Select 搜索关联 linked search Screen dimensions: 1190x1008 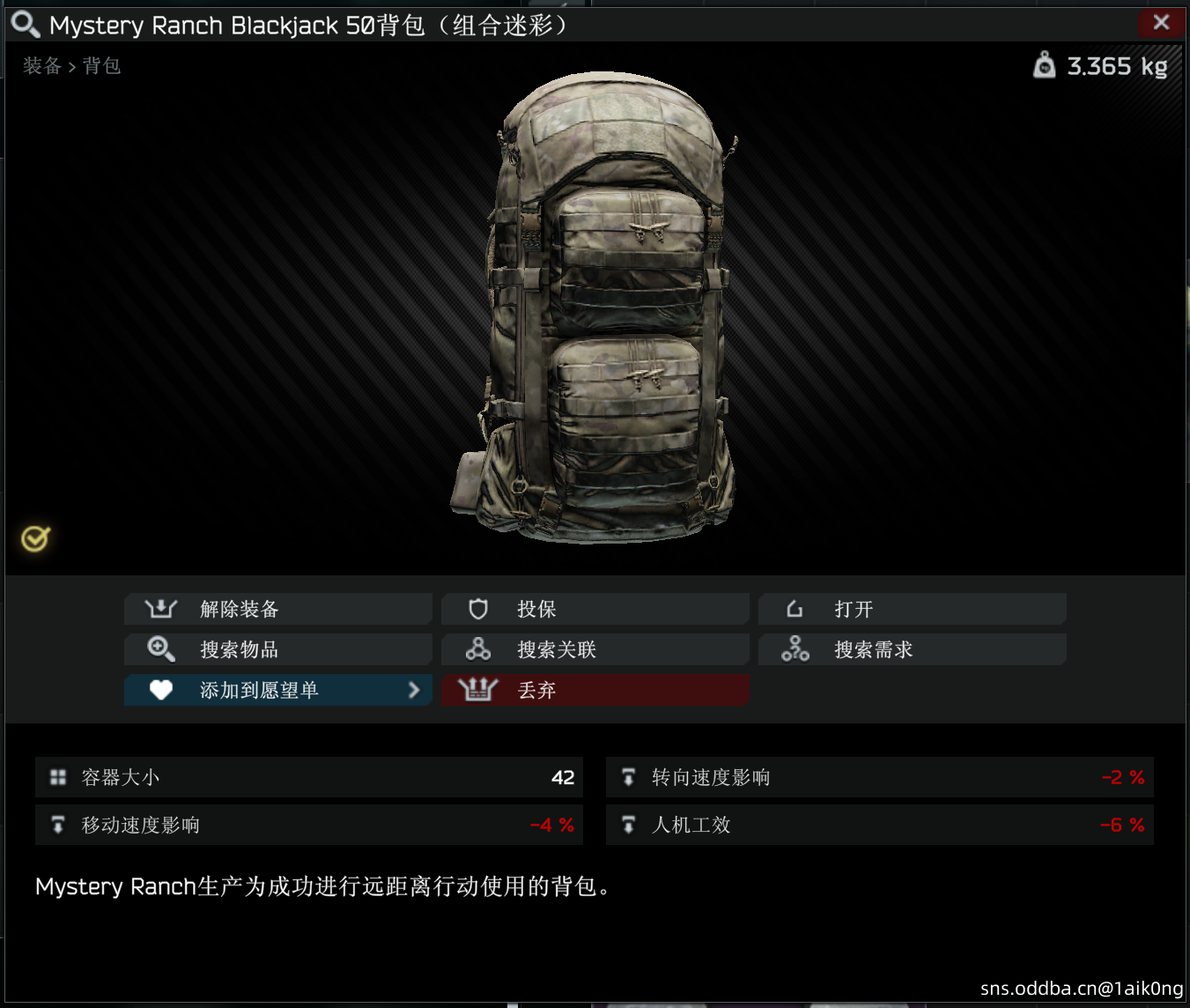[x=595, y=649]
